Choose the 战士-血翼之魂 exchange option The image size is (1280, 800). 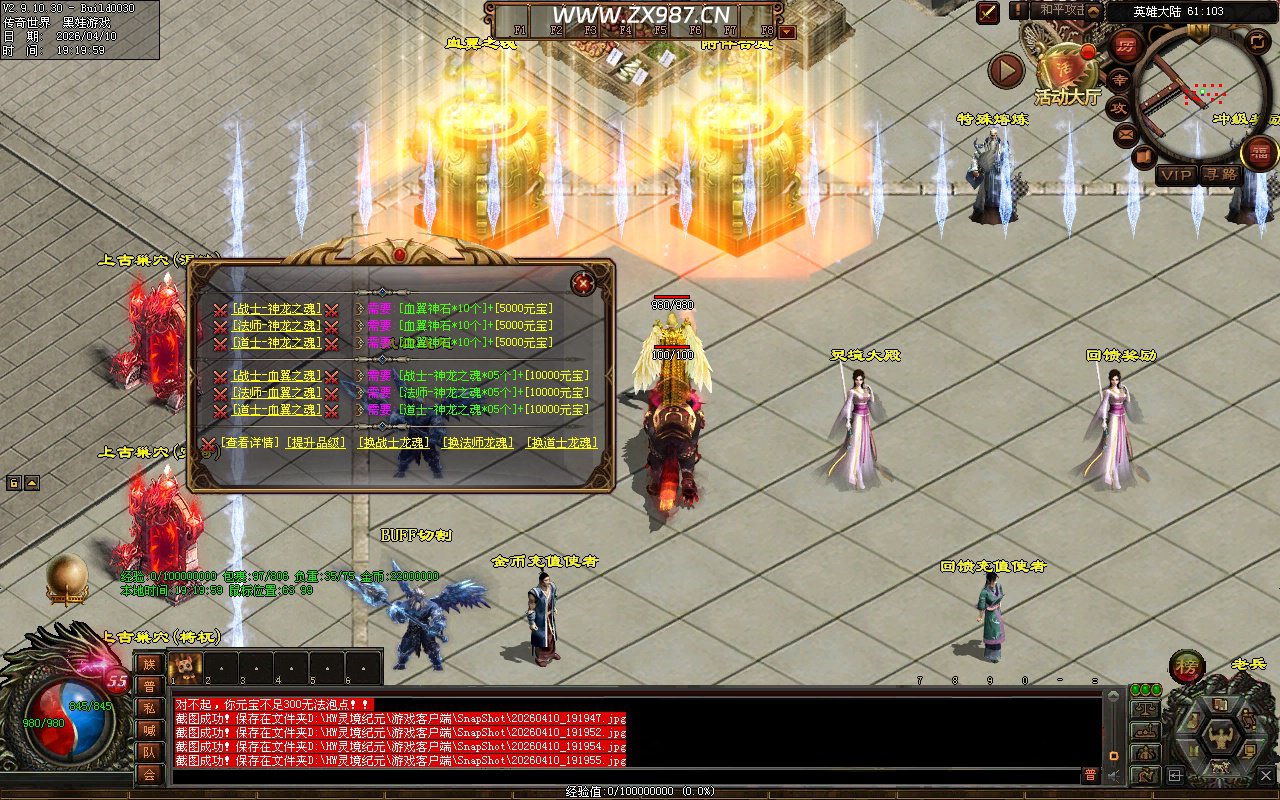click(x=276, y=376)
